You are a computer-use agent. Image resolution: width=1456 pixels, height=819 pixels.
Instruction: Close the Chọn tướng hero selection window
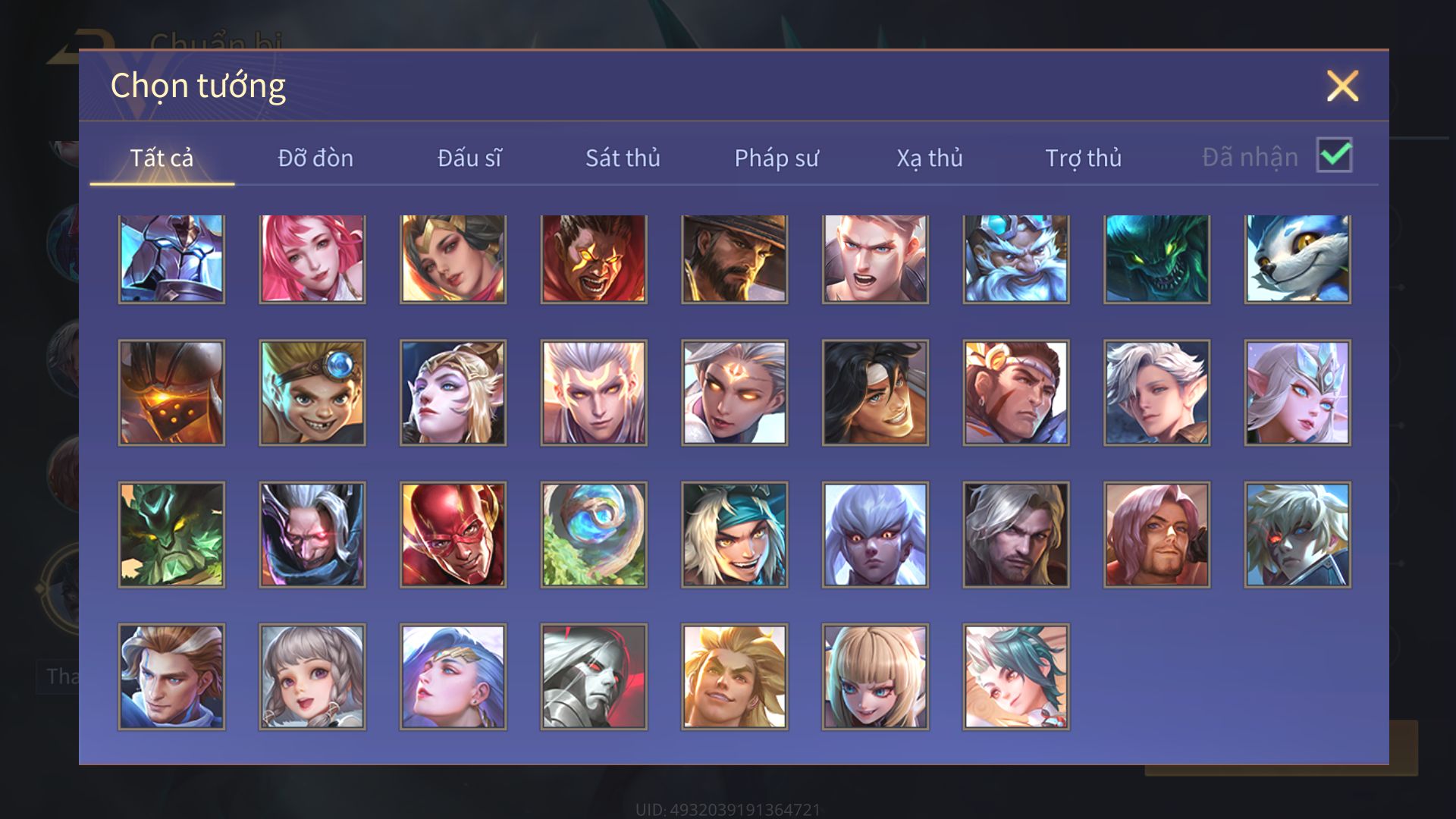pyautogui.click(x=1341, y=86)
